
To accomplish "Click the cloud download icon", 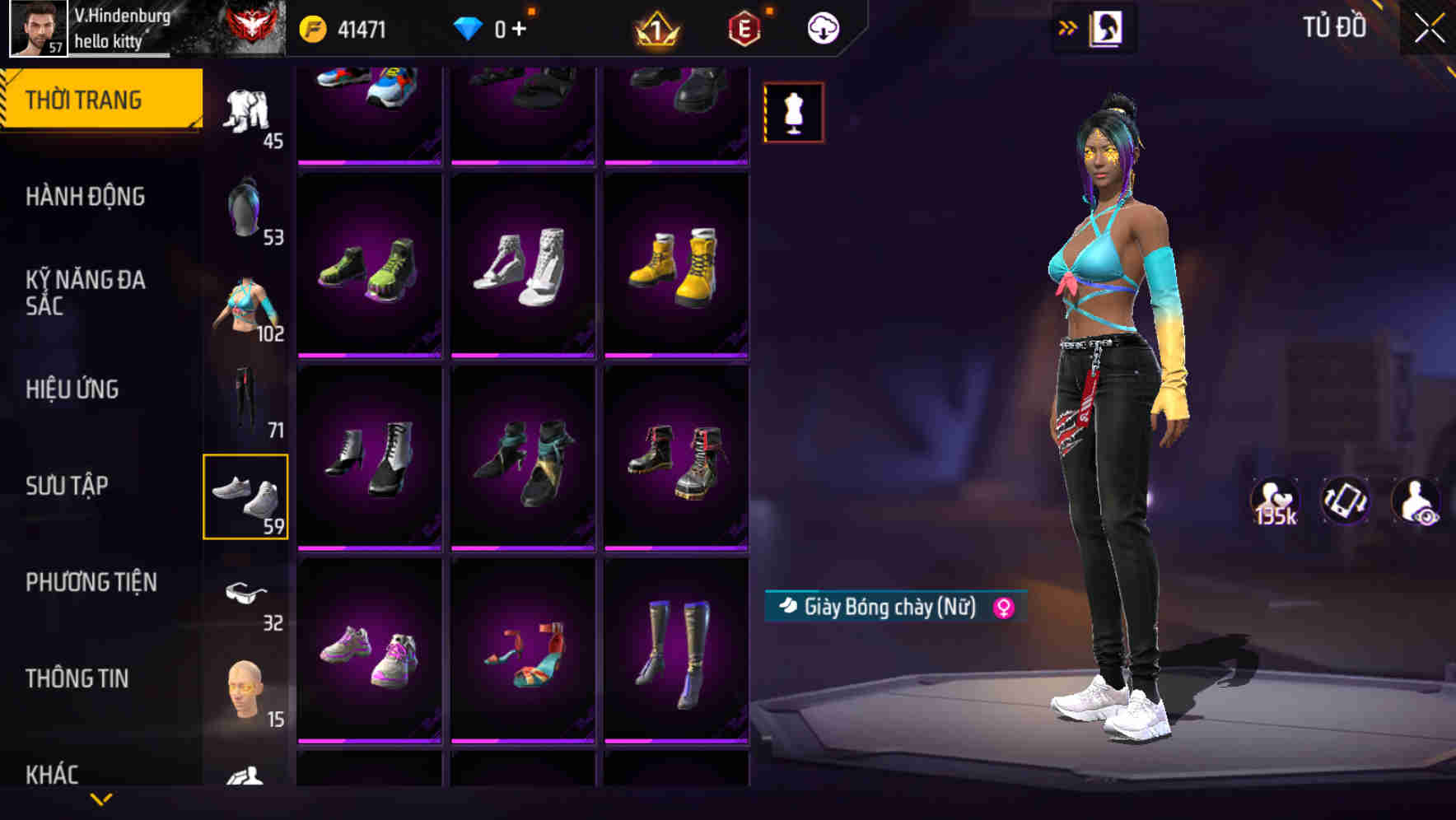I will (x=824, y=27).
